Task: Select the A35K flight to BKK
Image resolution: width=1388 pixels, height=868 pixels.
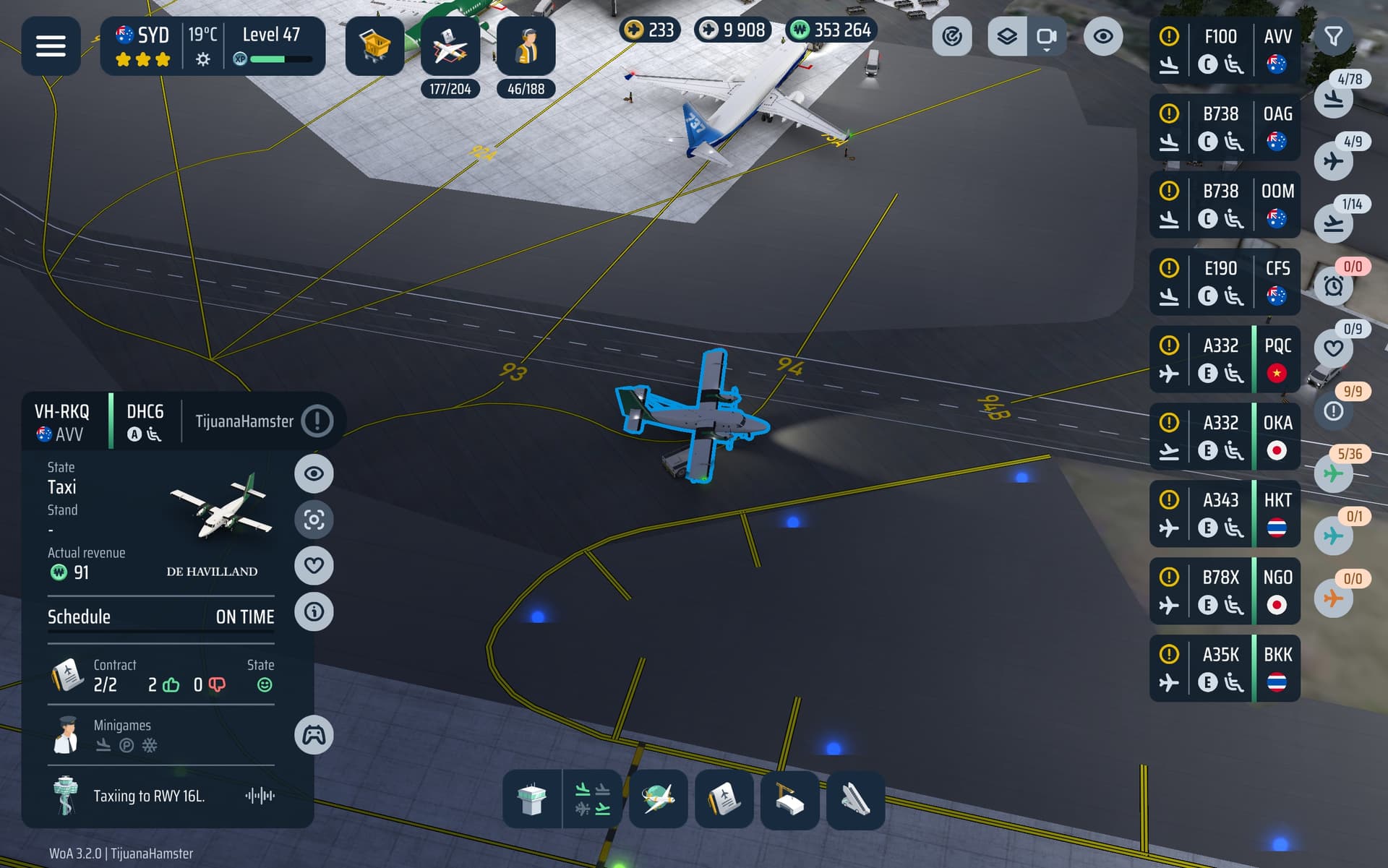Action: [1224, 669]
